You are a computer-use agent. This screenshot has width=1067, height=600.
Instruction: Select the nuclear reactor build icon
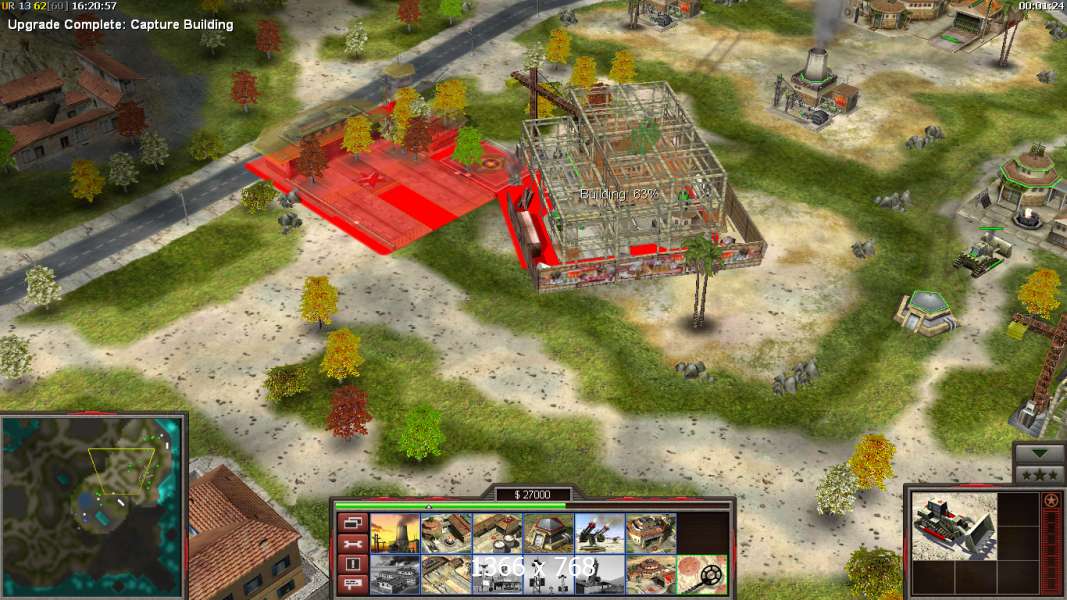point(395,533)
